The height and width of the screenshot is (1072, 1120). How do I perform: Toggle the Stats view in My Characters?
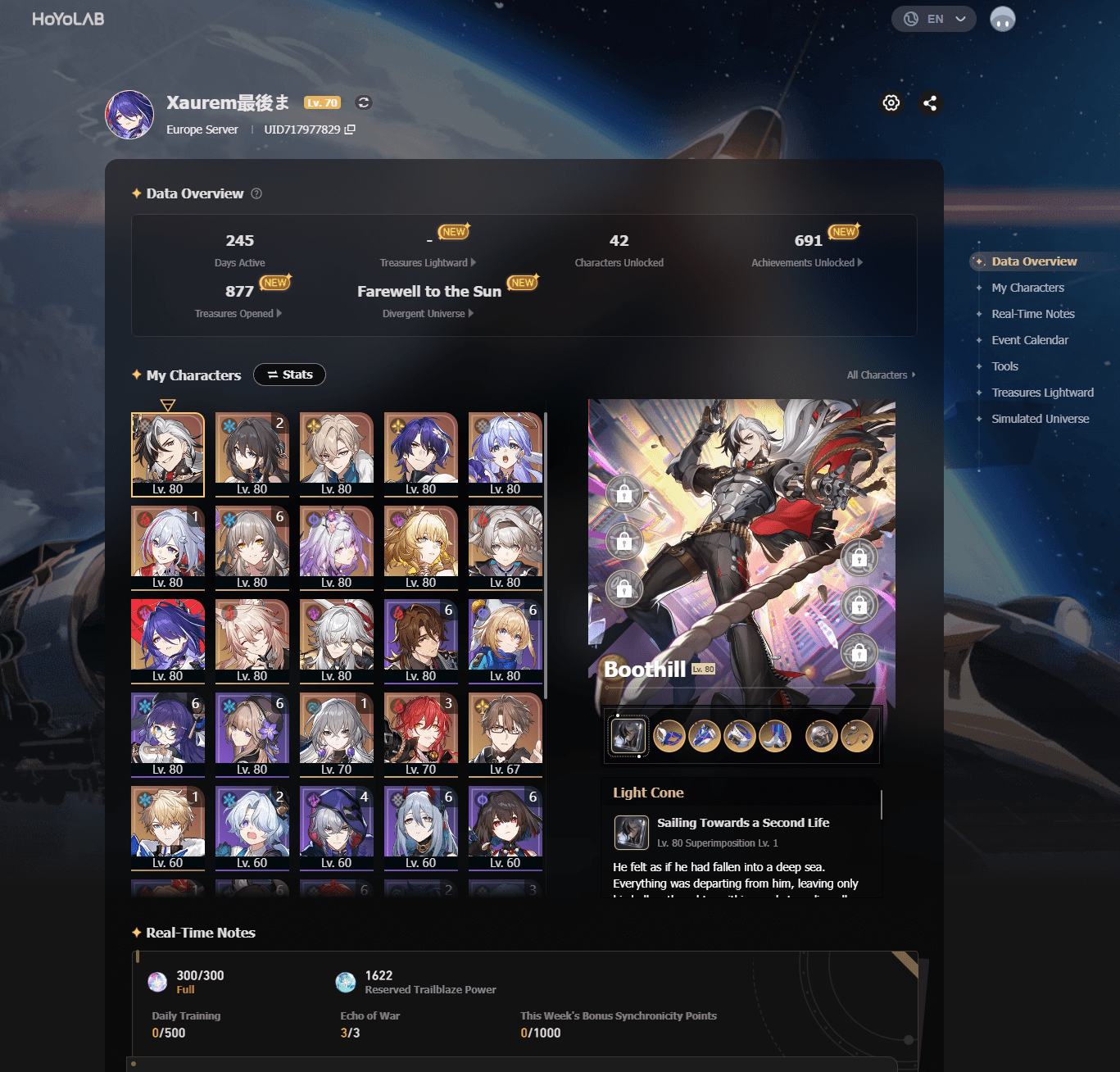pyautogui.click(x=289, y=375)
